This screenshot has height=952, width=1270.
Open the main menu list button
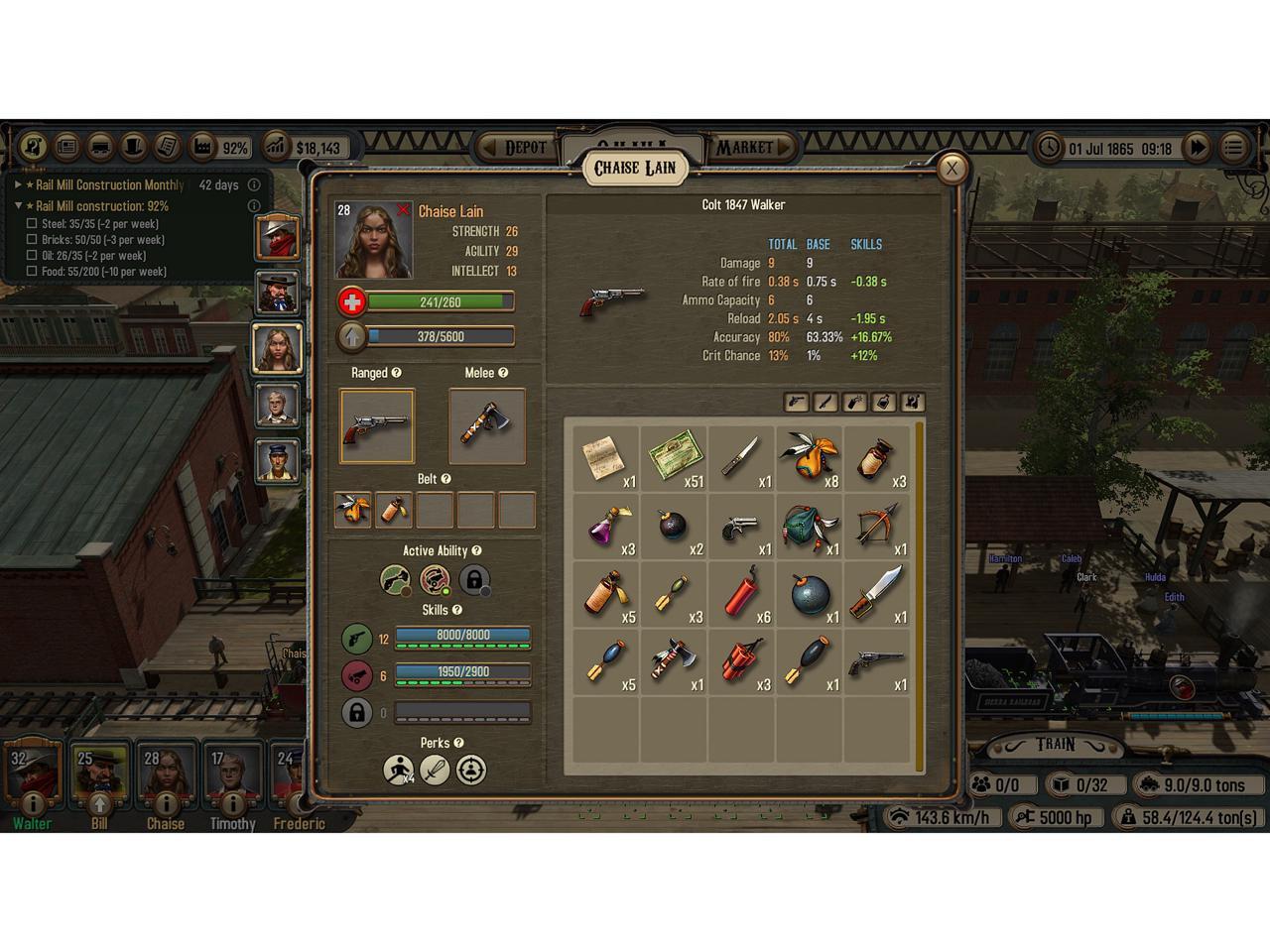(x=1233, y=149)
